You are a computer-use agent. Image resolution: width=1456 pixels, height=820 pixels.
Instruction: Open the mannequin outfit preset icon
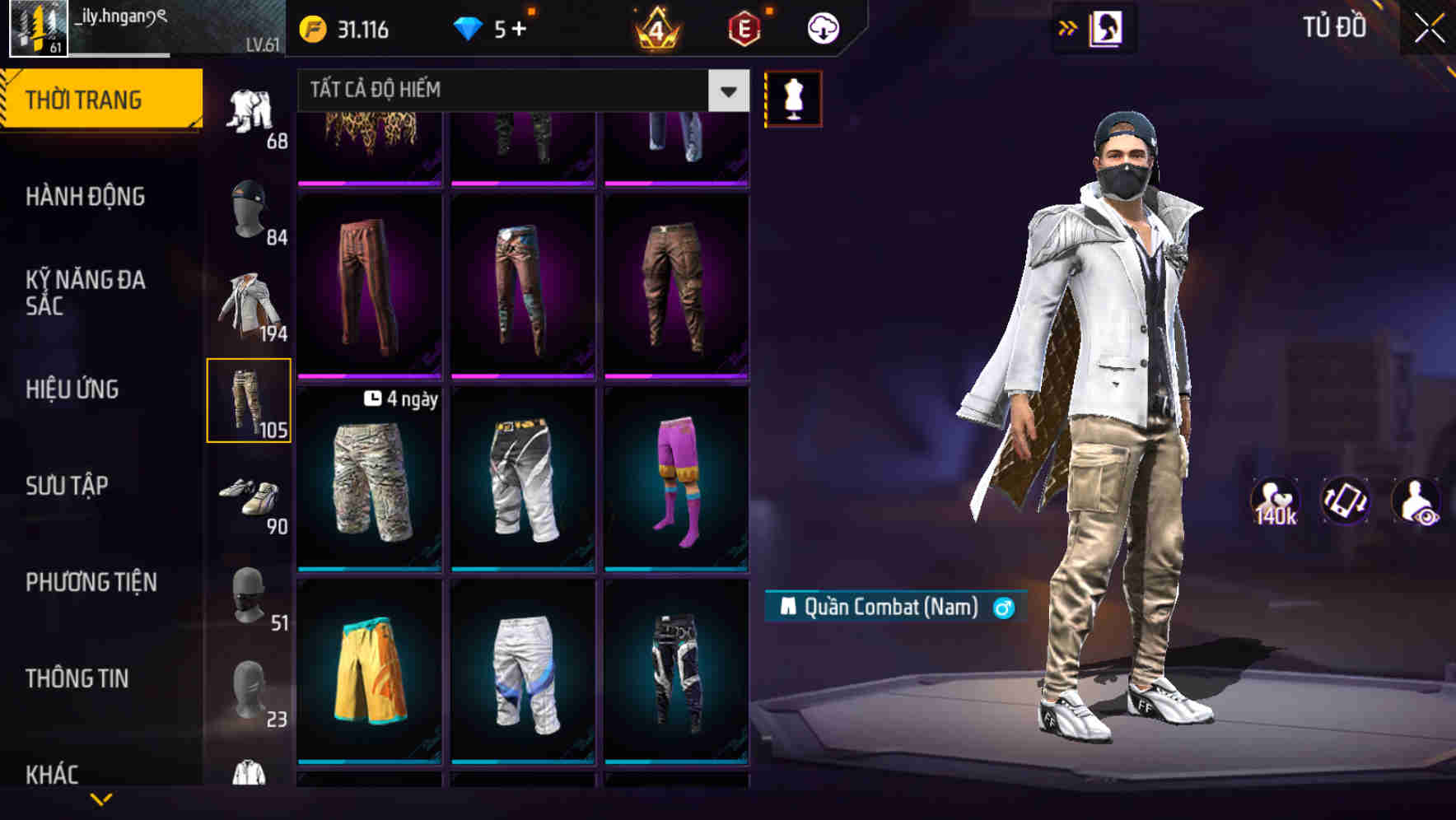(792, 99)
